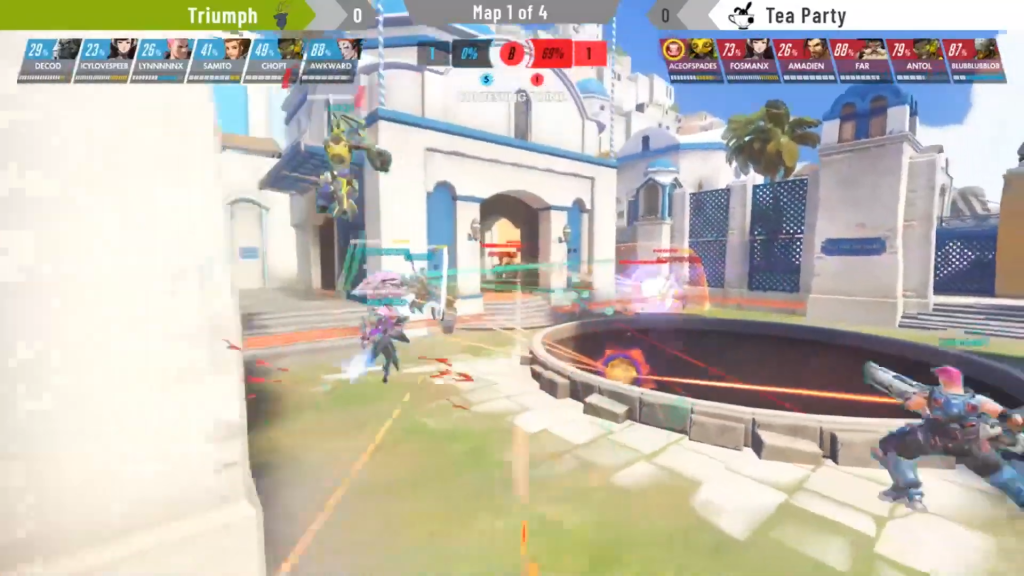The image size is (1024, 576).
Task: Choose FOSMANX's player card
Action: click(x=747, y=59)
